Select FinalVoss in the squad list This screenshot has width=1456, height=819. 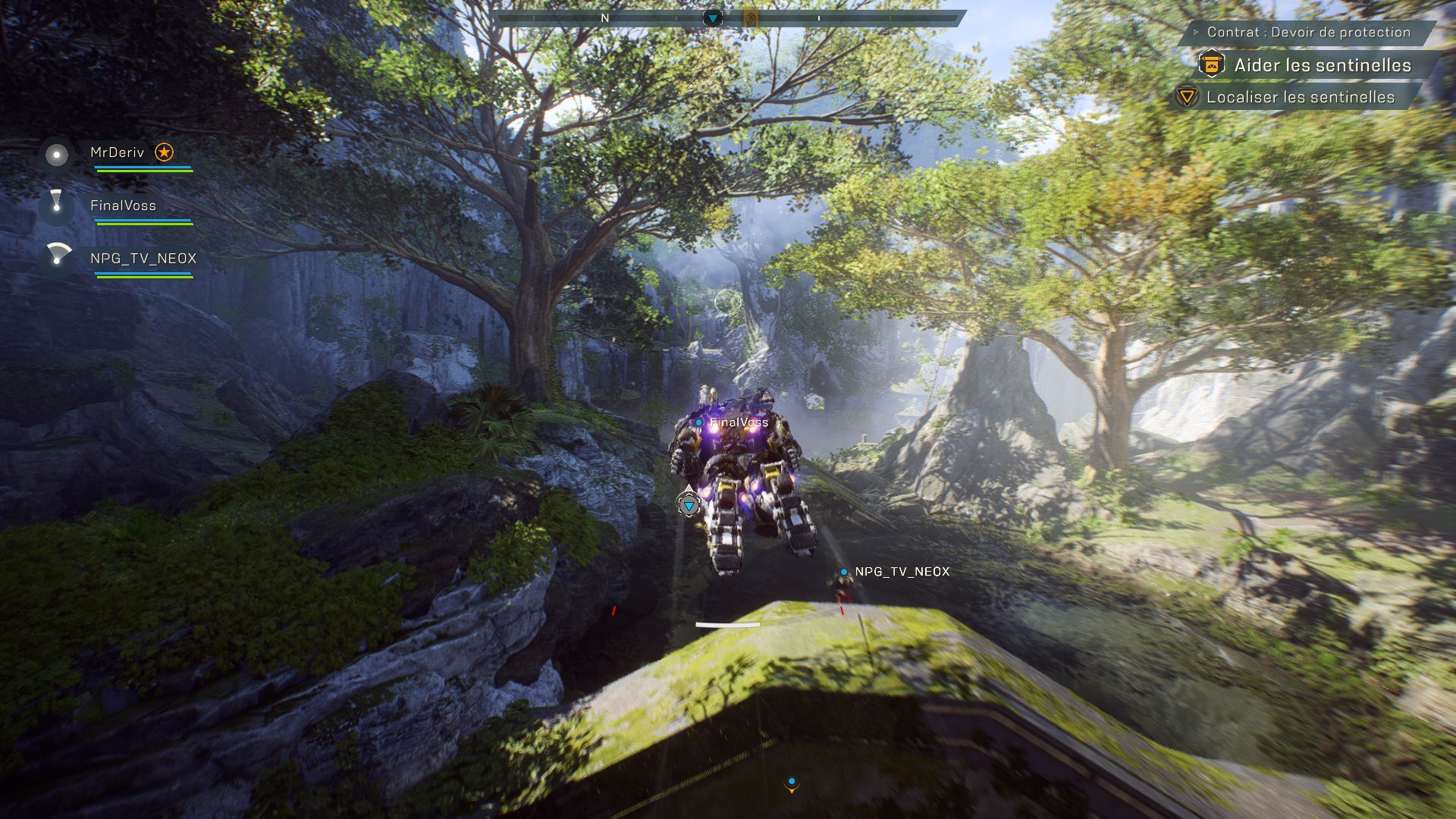tap(123, 206)
